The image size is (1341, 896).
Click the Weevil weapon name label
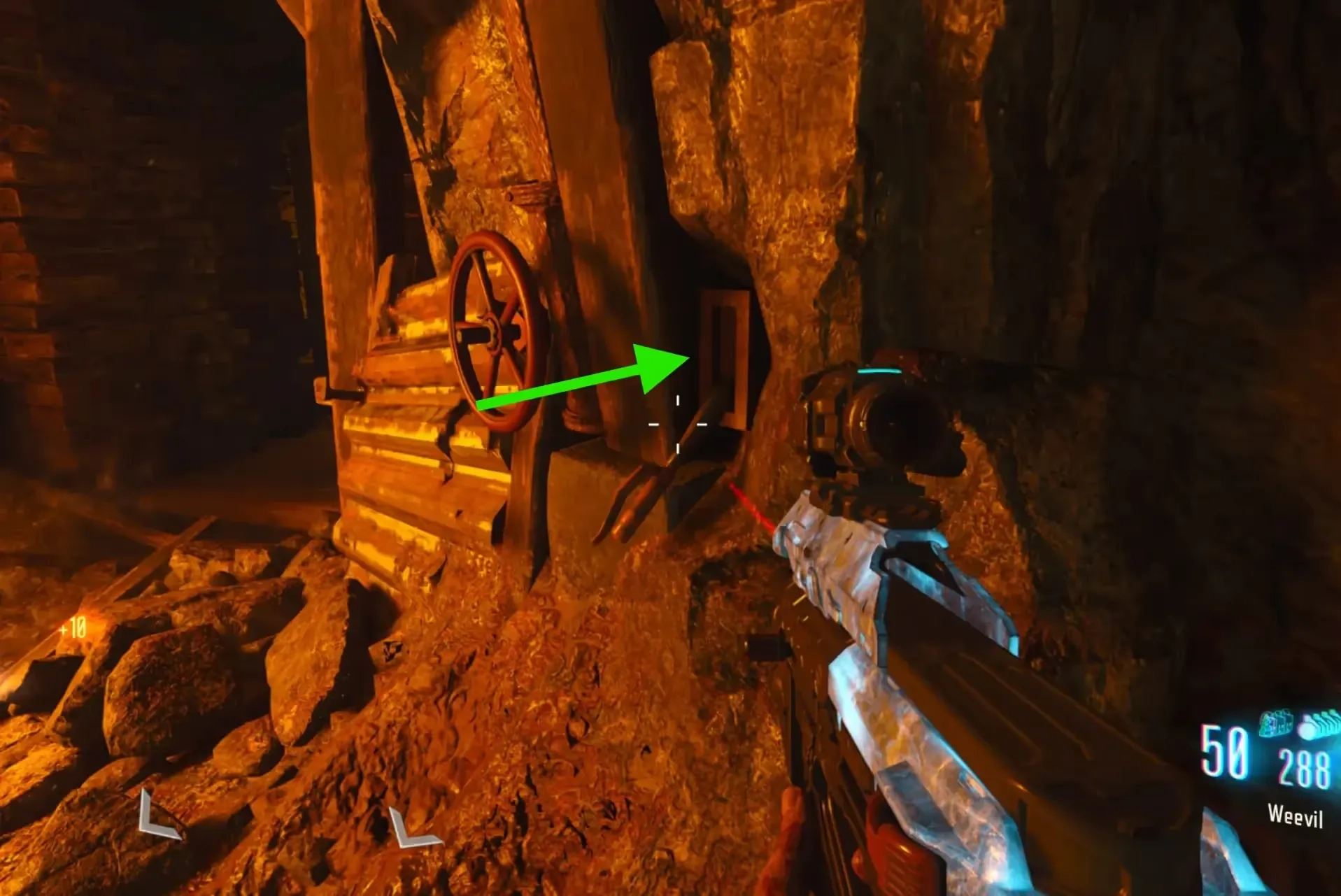pos(1295,816)
